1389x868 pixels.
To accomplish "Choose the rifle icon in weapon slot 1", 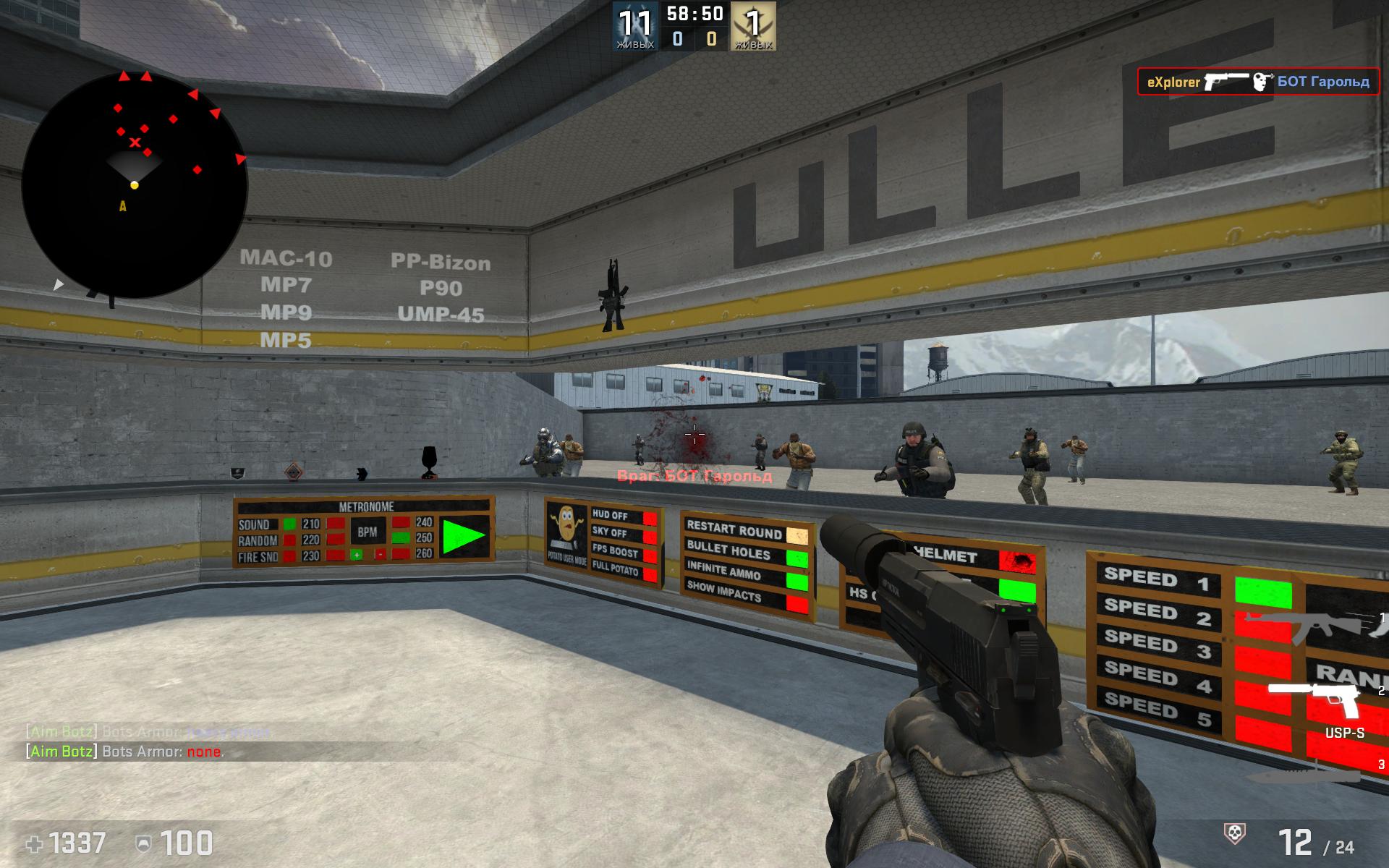I will point(1317,624).
